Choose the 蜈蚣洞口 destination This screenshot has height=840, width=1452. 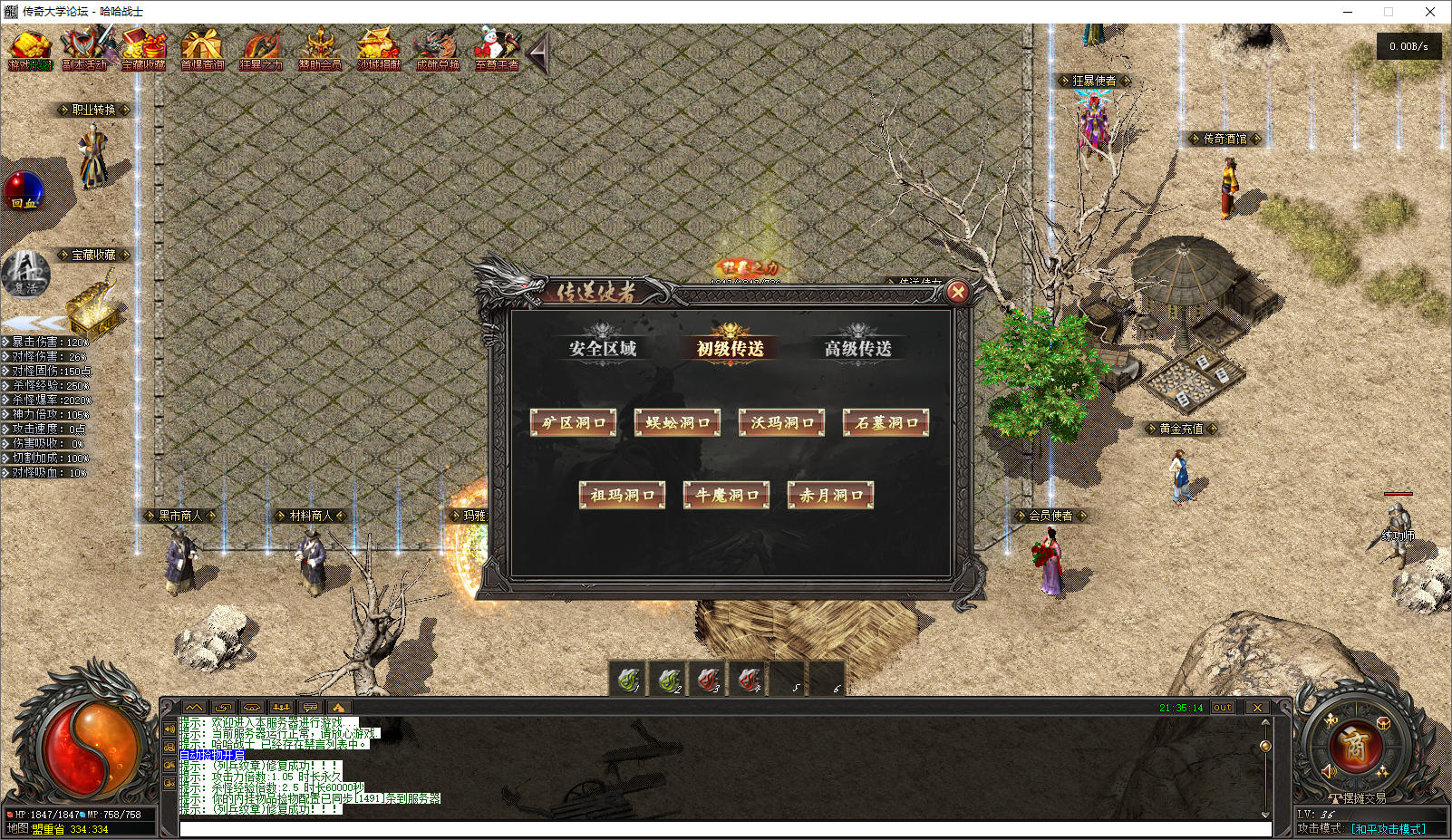pyautogui.click(x=678, y=422)
